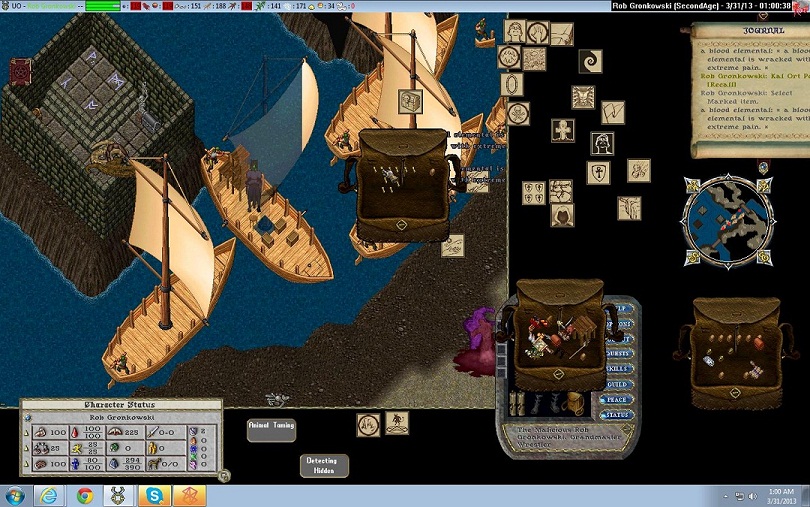Image resolution: width=810 pixels, height=507 pixels.
Task: Activate the single ankh shield spell icon
Action: [x=599, y=174]
